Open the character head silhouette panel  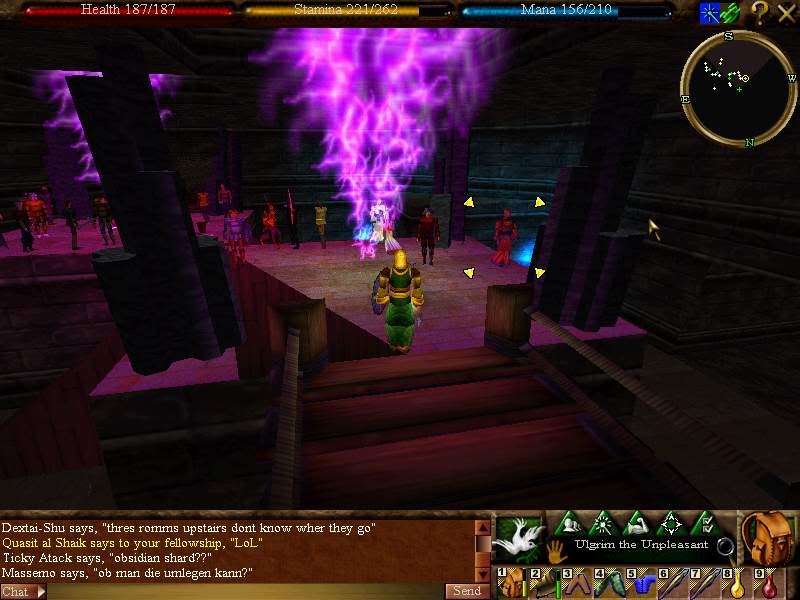[570, 523]
